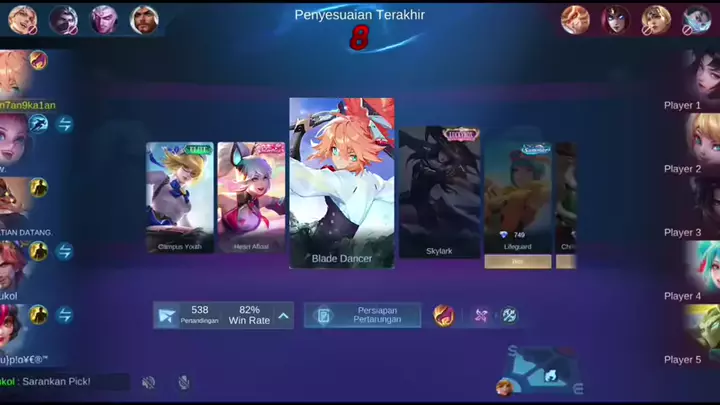The image size is (720, 405).
Task: Open Persiapan Pertarungan battle setup
Action: click(362, 315)
